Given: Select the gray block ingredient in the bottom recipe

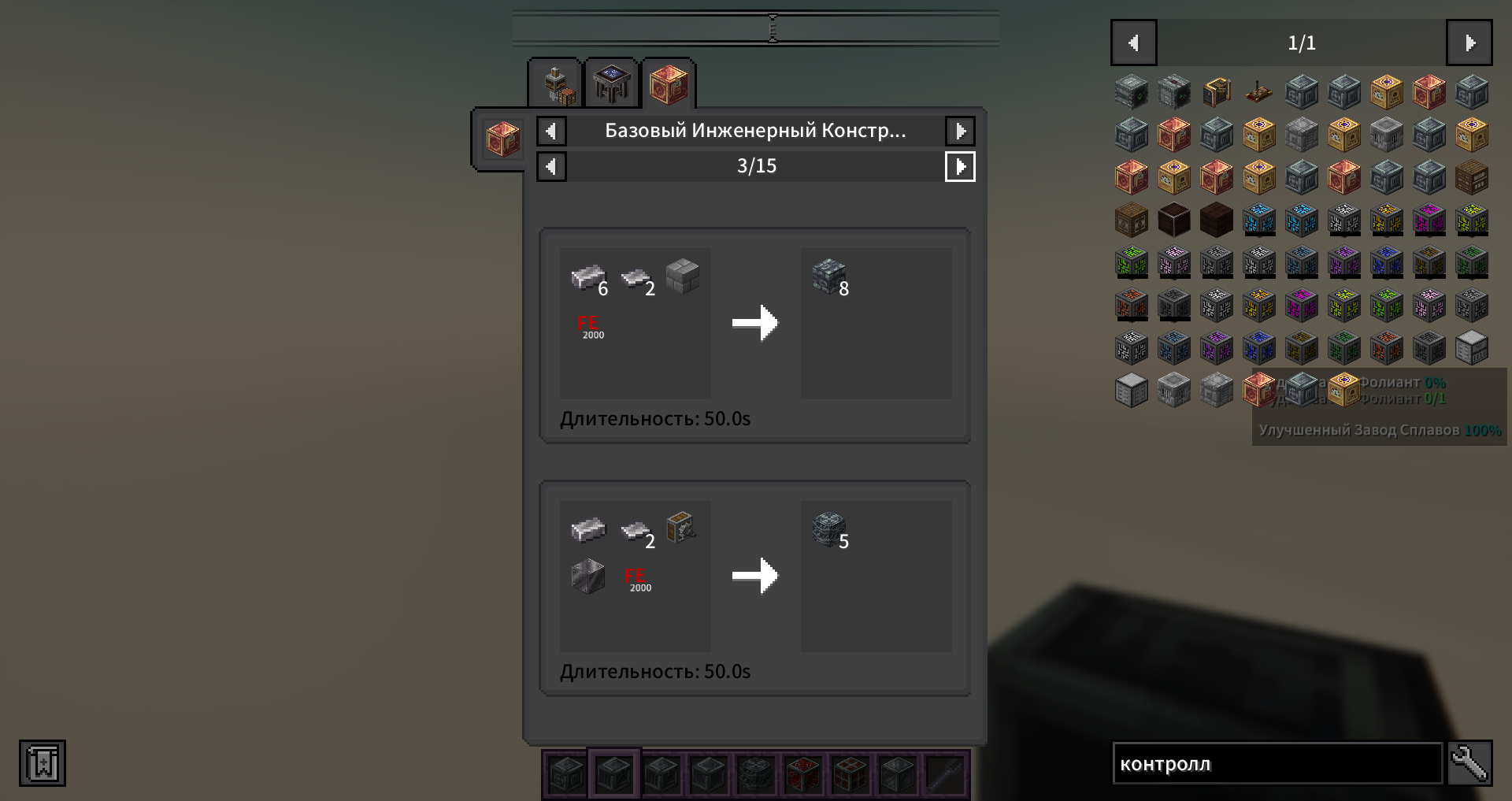Looking at the screenshot, I should (x=587, y=576).
